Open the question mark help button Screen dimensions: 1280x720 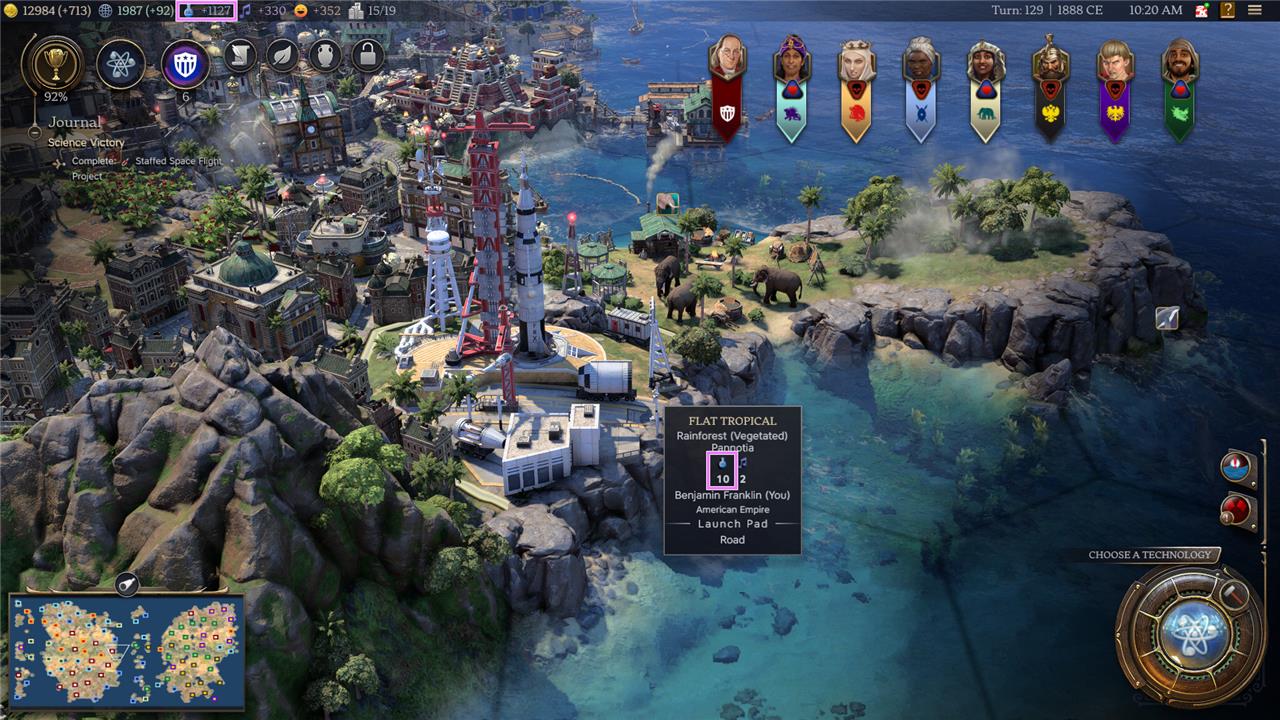click(1227, 10)
